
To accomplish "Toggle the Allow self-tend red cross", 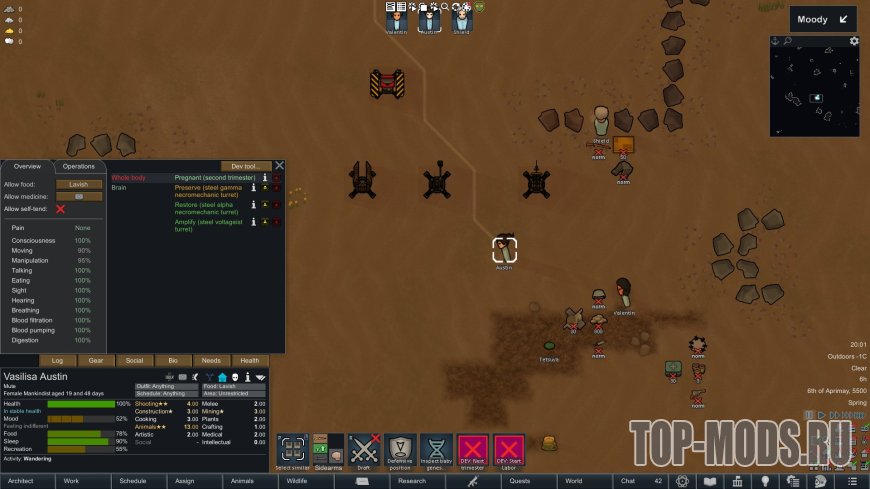I will click(x=61, y=209).
